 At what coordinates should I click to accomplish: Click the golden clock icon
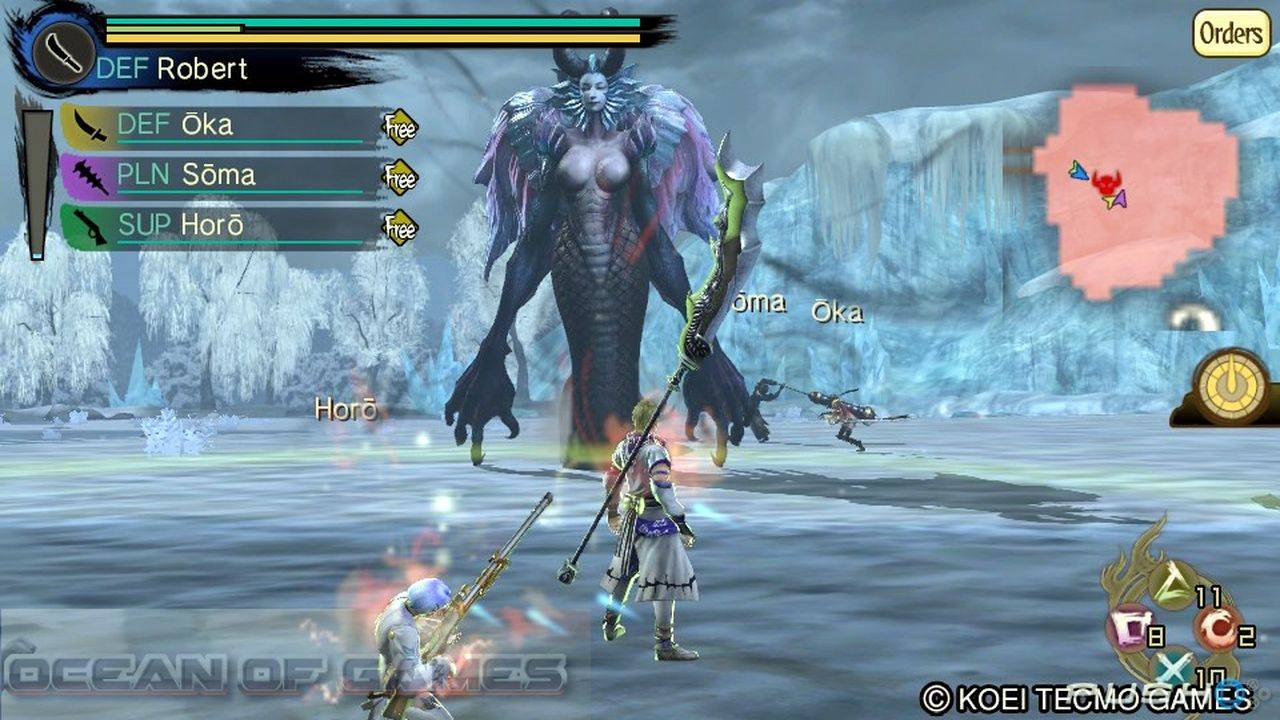[1232, 387]
